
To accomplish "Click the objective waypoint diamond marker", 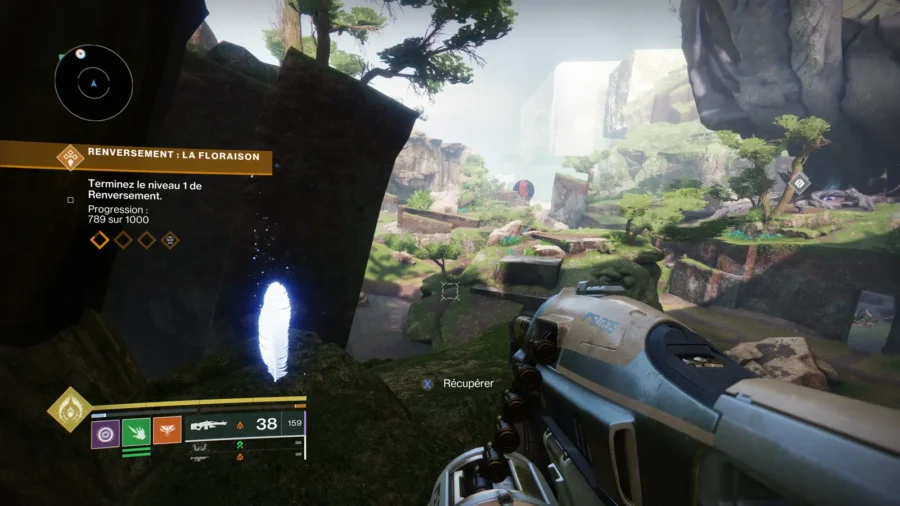I will tap(799, 182).
